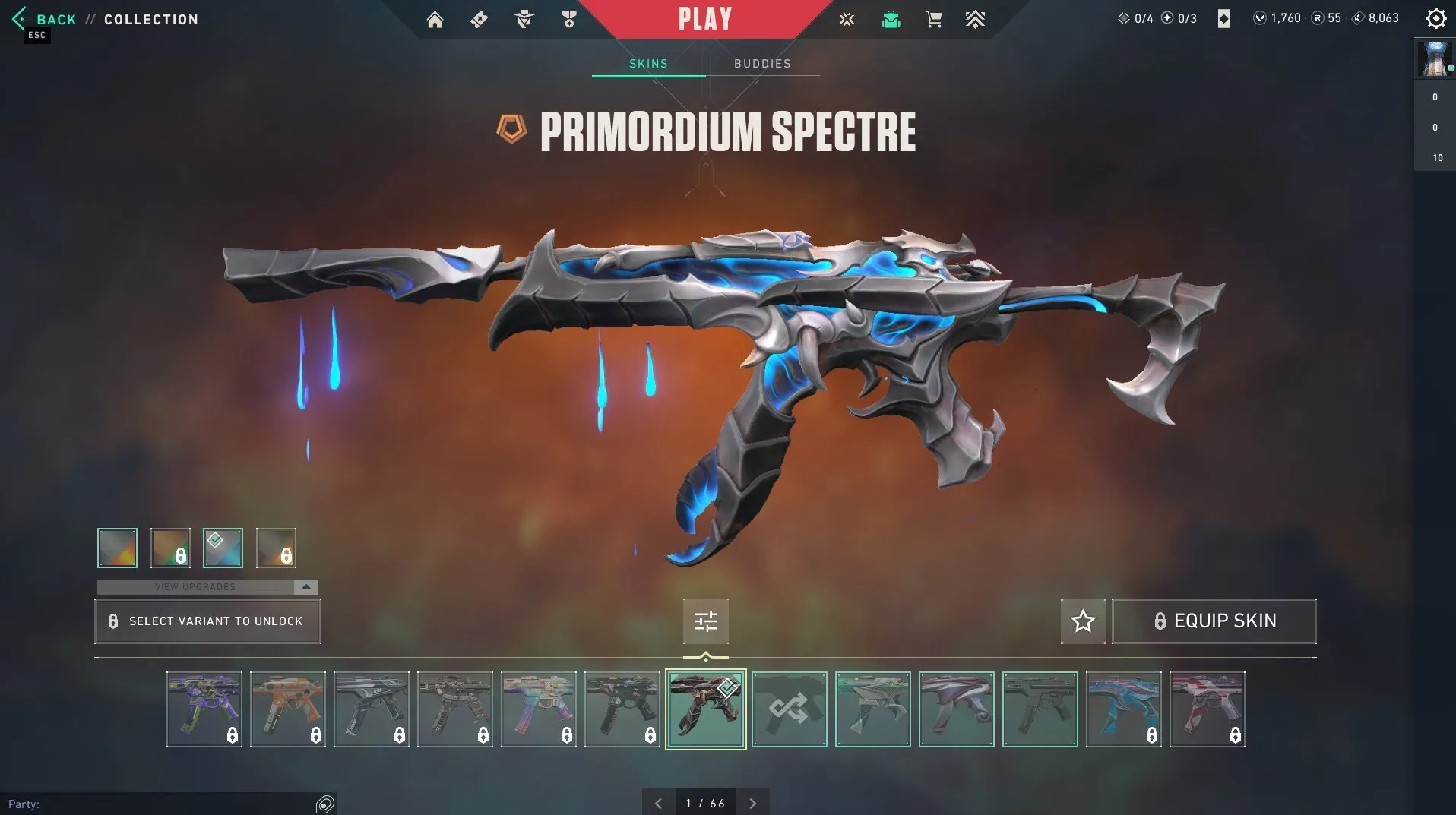
Task: Click the next page arrow in the skin carousel
Action: click(753, 802)
